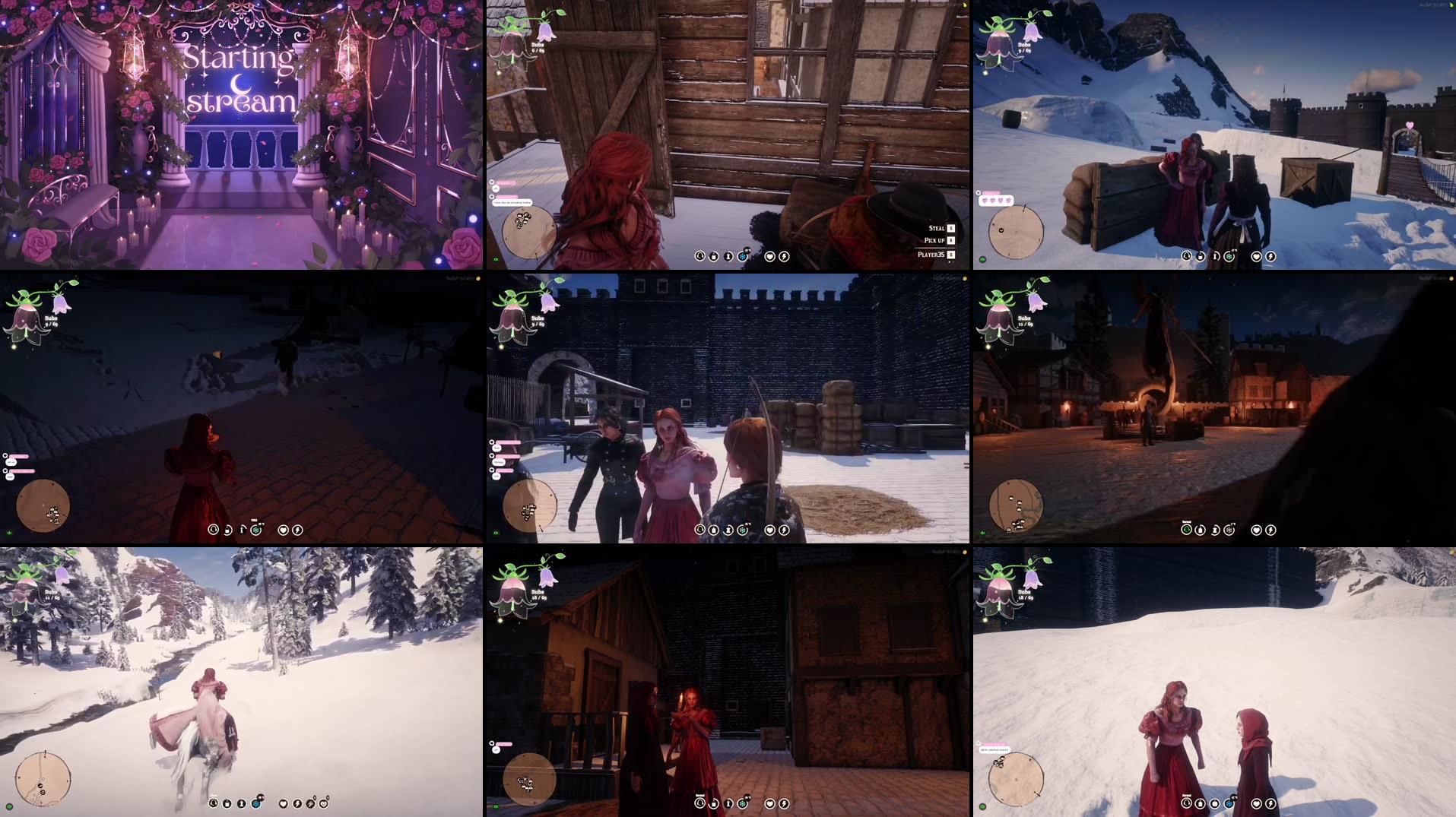Select the clock icon on the action bar
The width and height of the screenshot is (1456, 817).
[x=699, y=257]
